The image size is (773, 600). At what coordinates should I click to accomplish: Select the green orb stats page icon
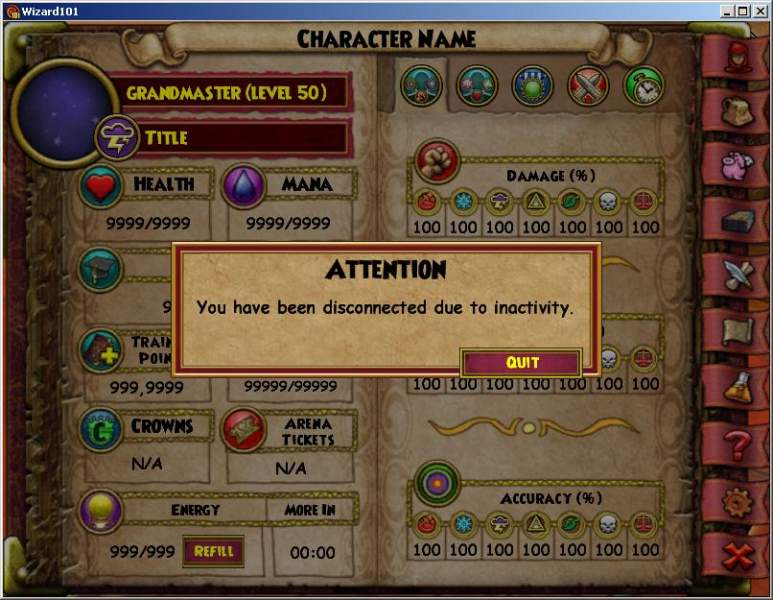pyautogui.click(x=533, y=86)
